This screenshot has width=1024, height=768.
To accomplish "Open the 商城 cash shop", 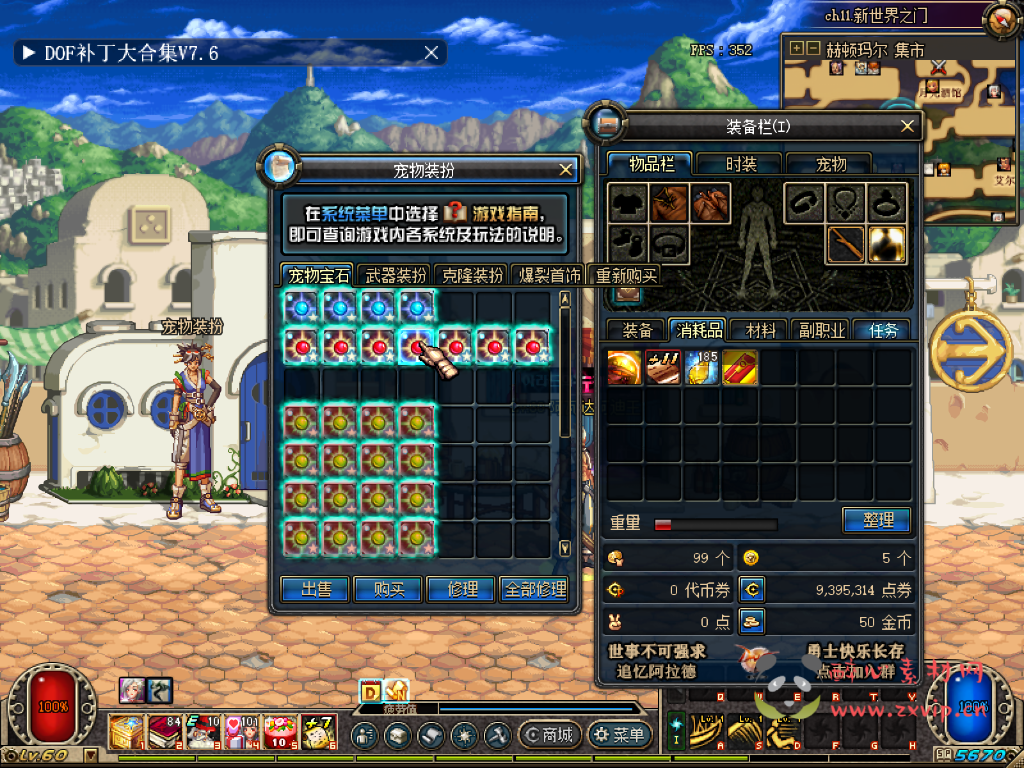I will pos(550,736).
